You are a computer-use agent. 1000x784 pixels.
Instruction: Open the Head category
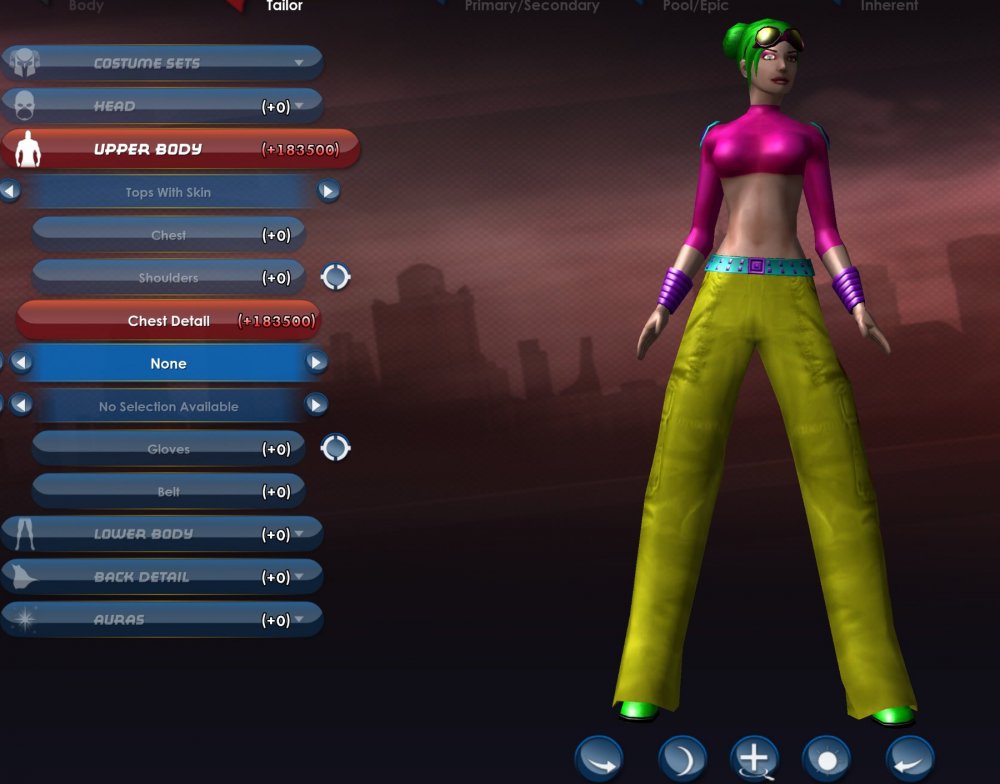pos(162,106)
